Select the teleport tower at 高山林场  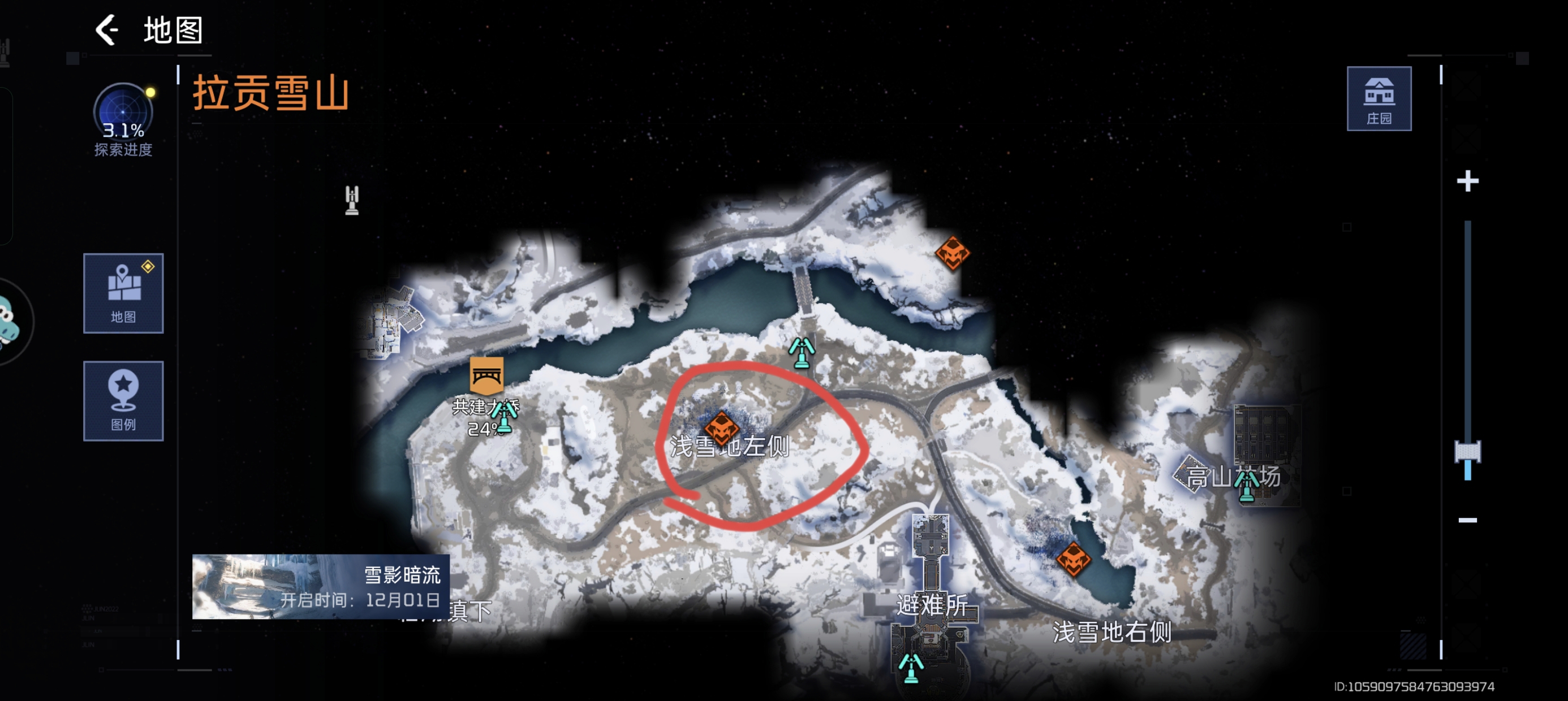pyautogui.click(x=1246, y=486)
